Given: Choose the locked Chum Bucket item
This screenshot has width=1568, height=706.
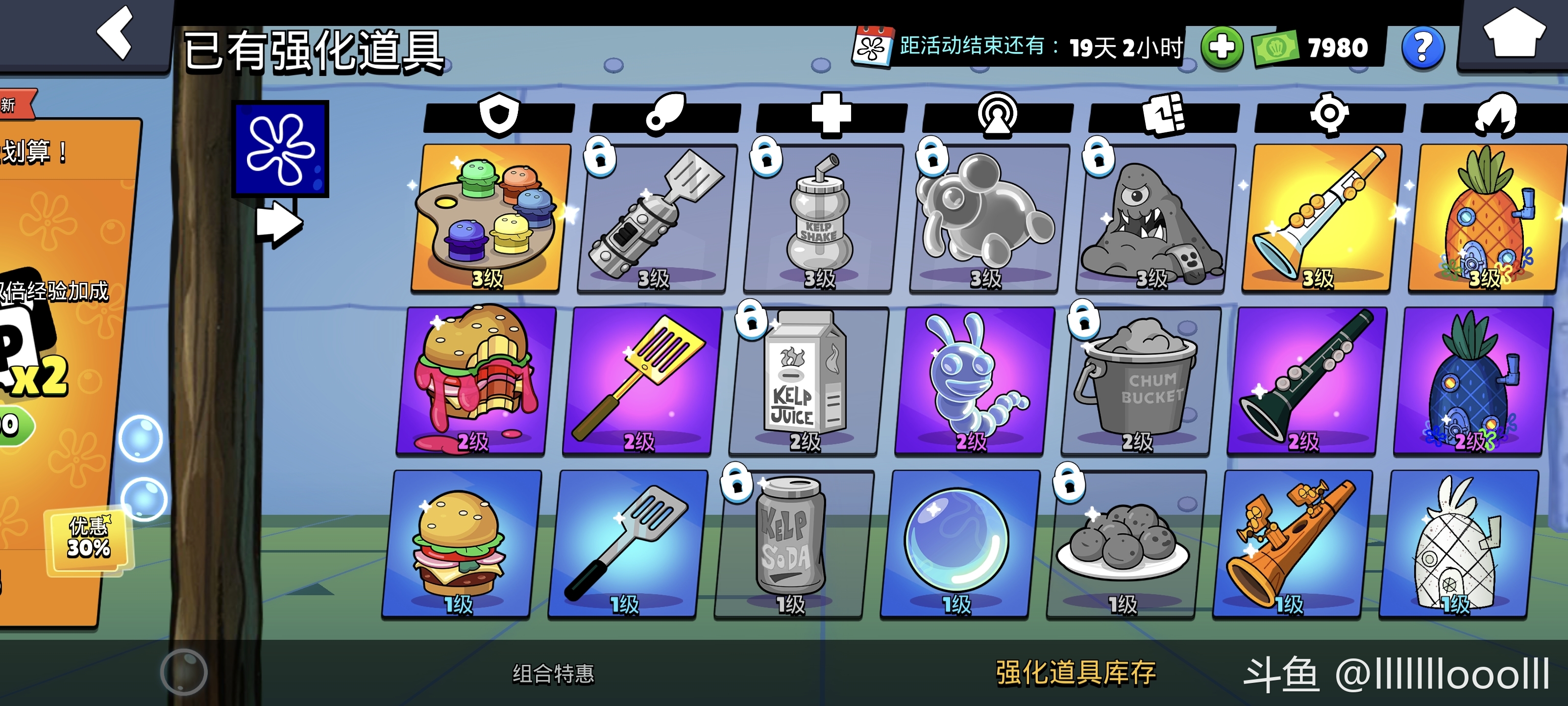Looking at the screenshot, I should (x=1139, y=381).
